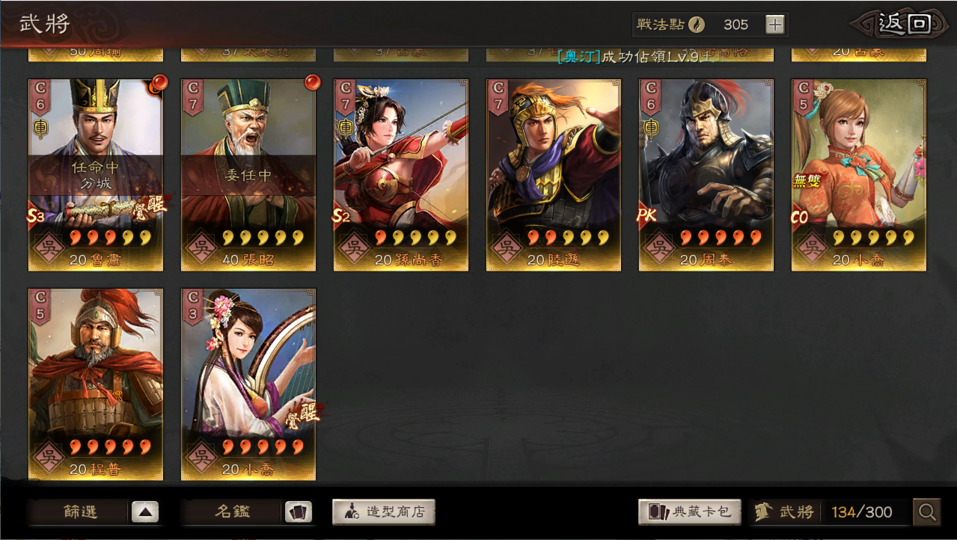This screenshot has width=957, height=540.
Task: Select the 魯肅 general card
Action: [95, 175]
